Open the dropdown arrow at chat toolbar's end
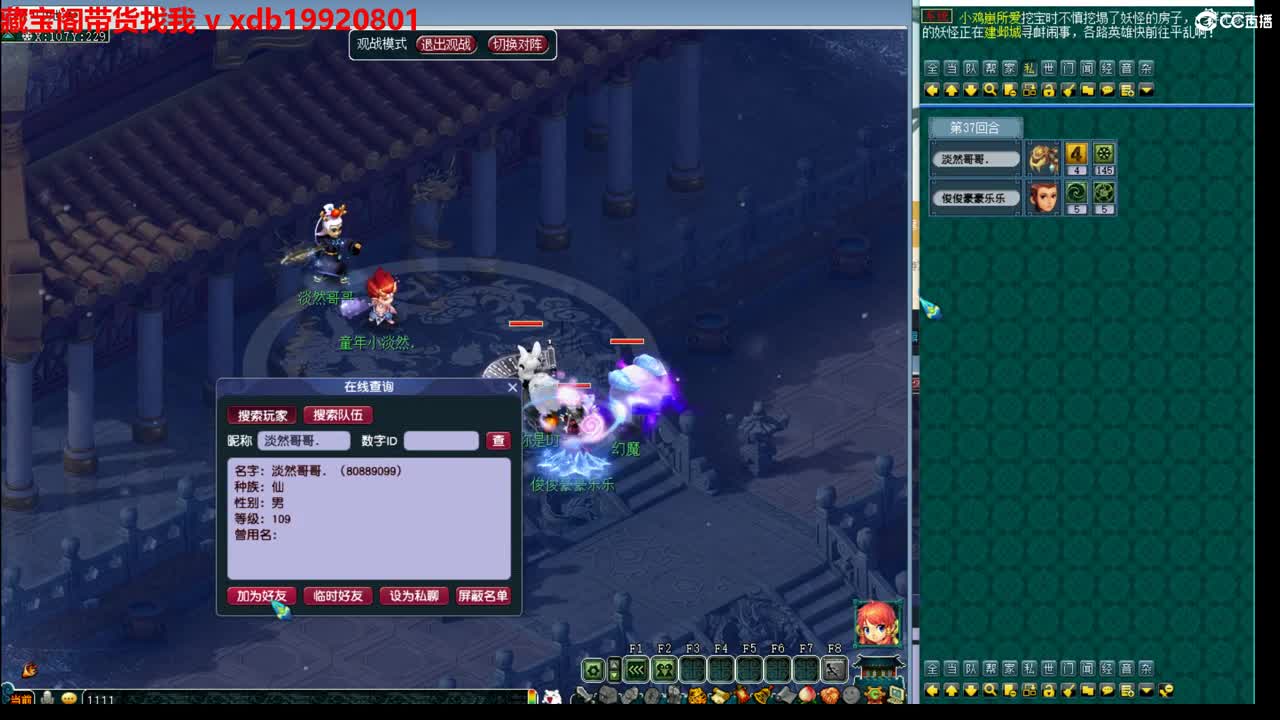The width and height of the screenshot is (1280, 720). click(1145, 89)
